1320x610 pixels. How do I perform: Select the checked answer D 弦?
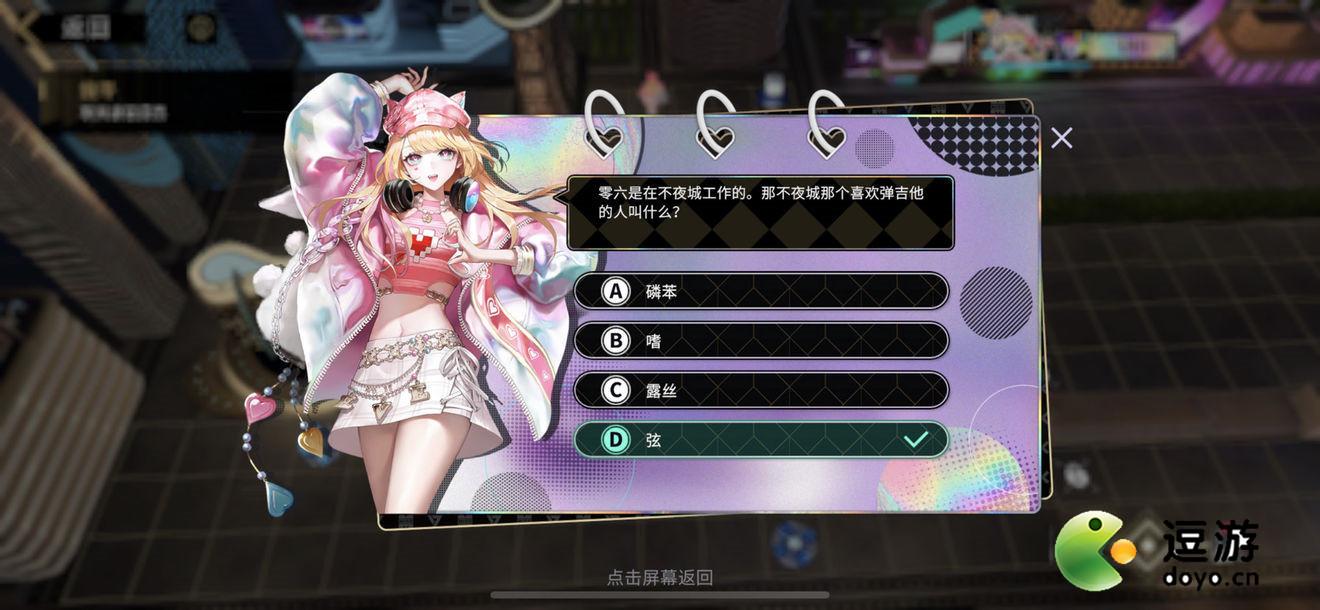[x=760, y=440]
